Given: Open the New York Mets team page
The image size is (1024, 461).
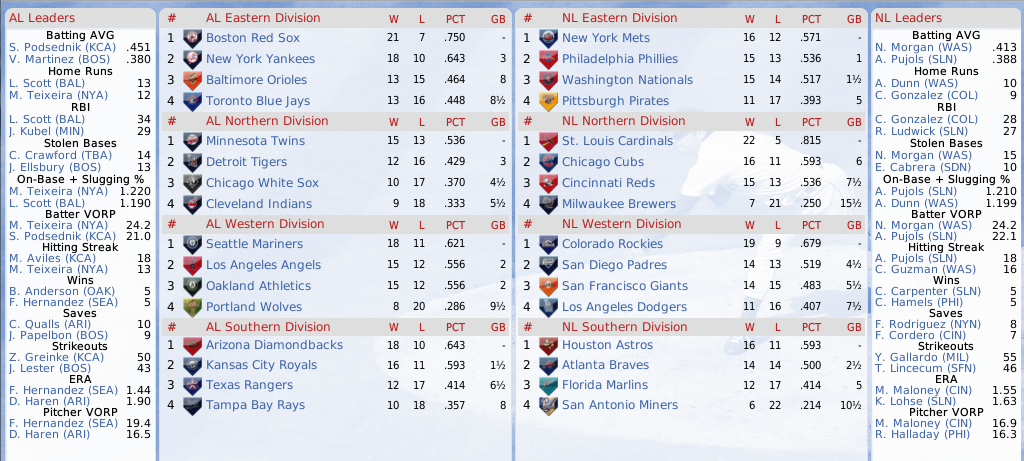Looking at the screenshot, I should click(x=605, y=38).
